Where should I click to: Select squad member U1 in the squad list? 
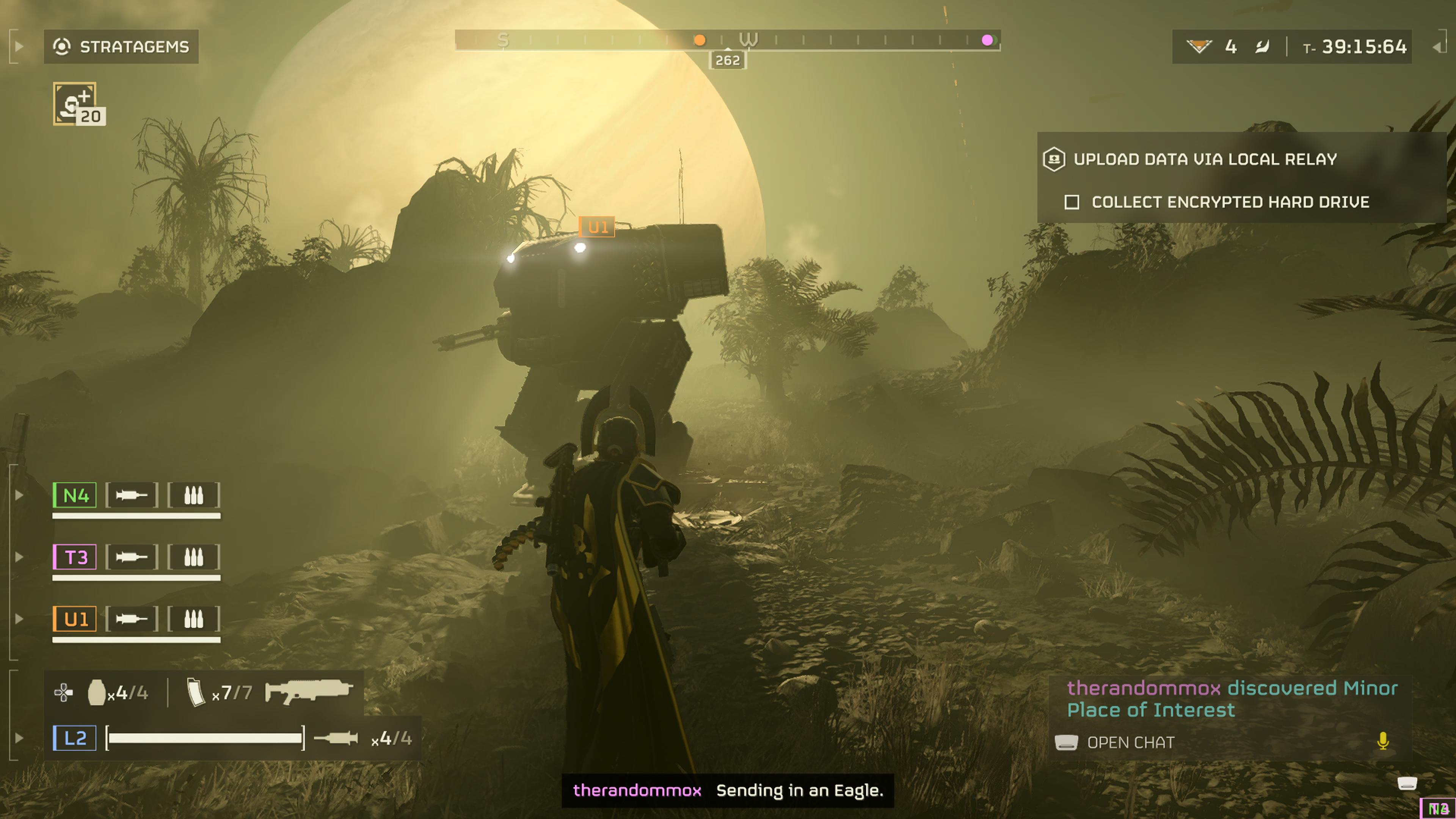click(x=75, y=620)
